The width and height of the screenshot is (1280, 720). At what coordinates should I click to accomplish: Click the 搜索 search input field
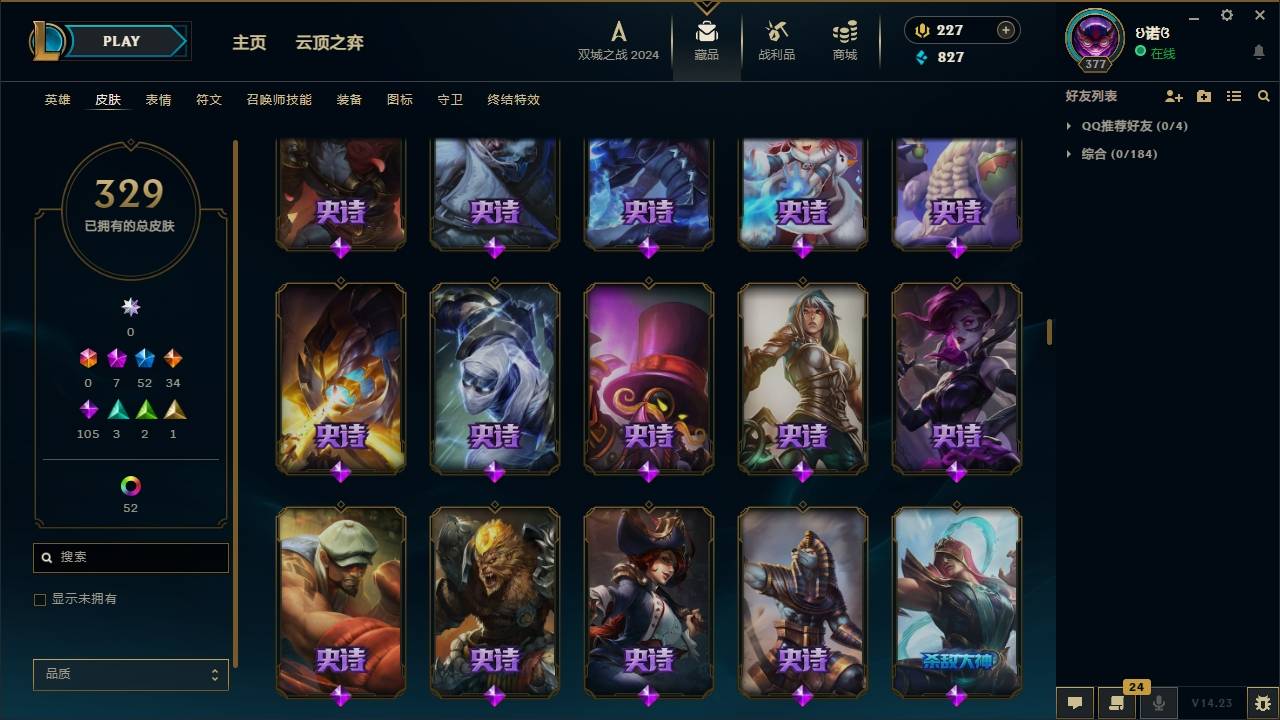130,557
